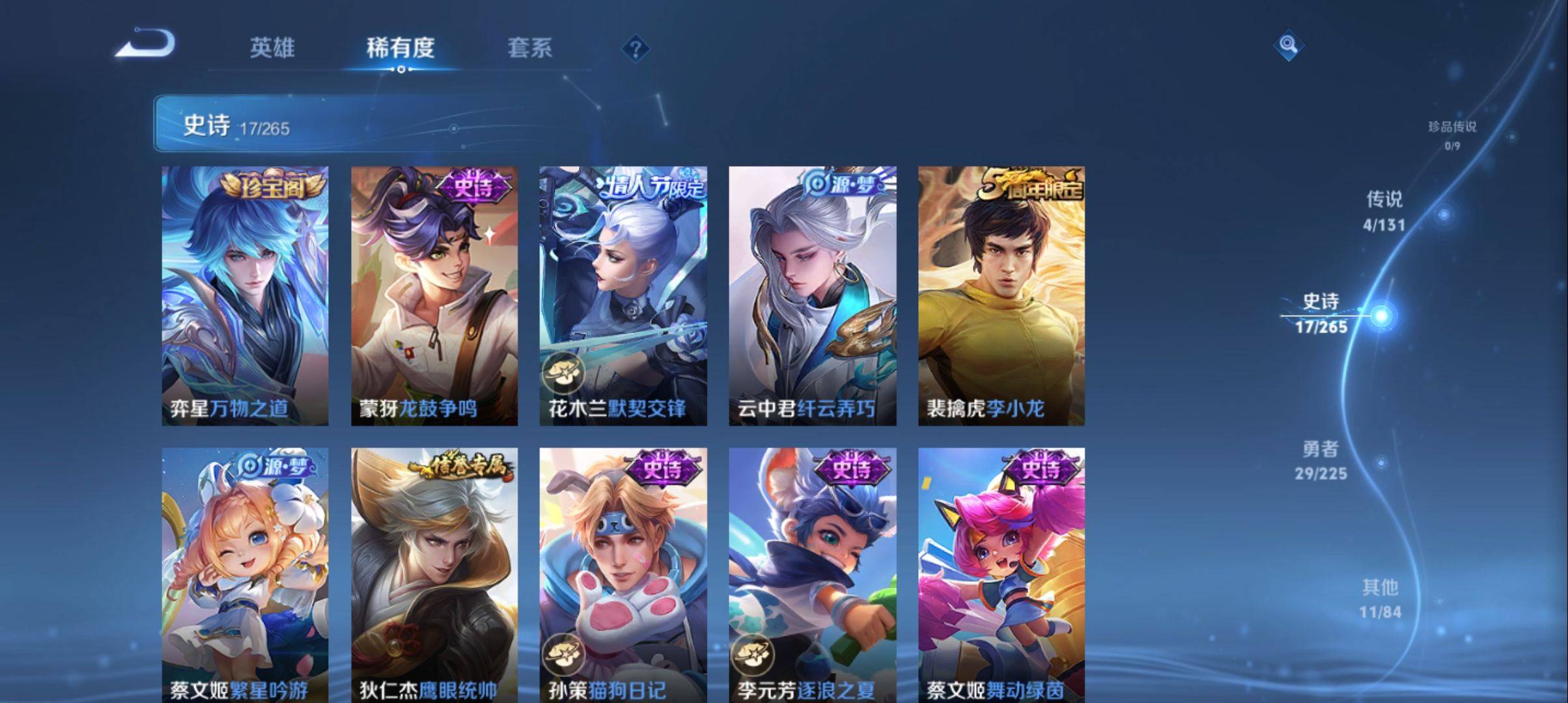Show the 勇者 rarity section
This screenshot has width=1568, height=703.
coord(1321,460)
